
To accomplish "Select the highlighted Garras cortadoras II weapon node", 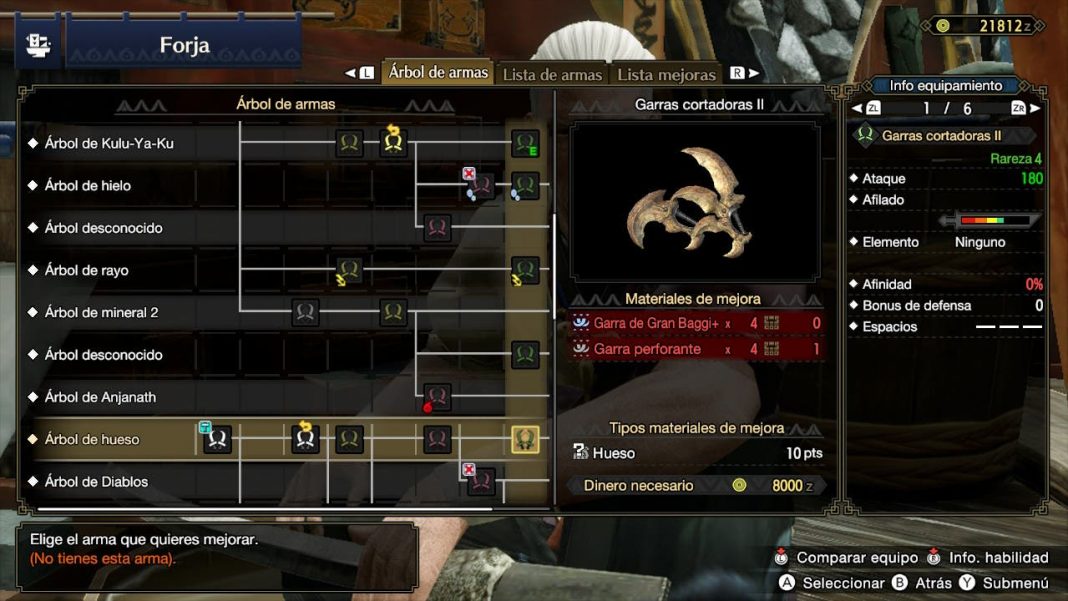I will click(525, 439).
